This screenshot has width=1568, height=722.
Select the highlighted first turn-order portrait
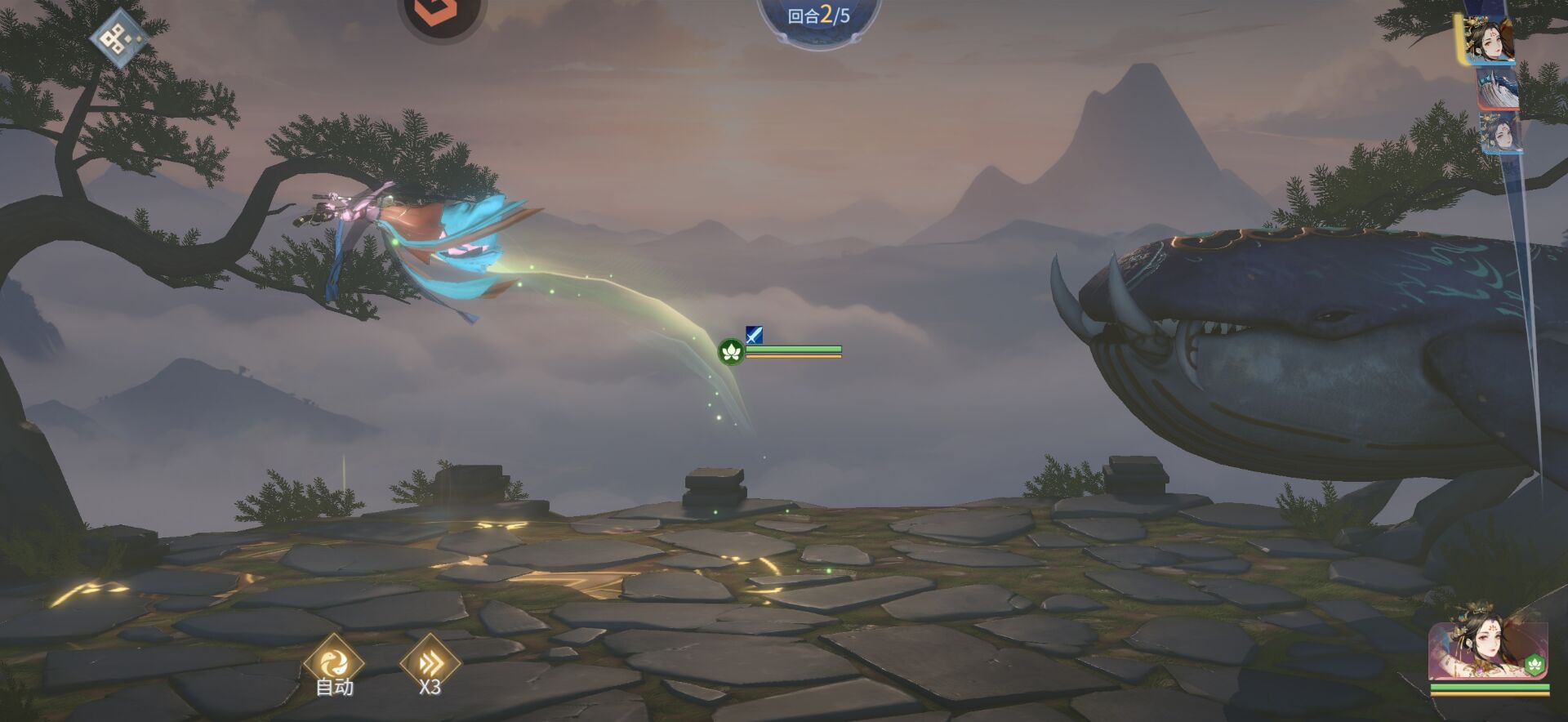(x=1489, y=39)
